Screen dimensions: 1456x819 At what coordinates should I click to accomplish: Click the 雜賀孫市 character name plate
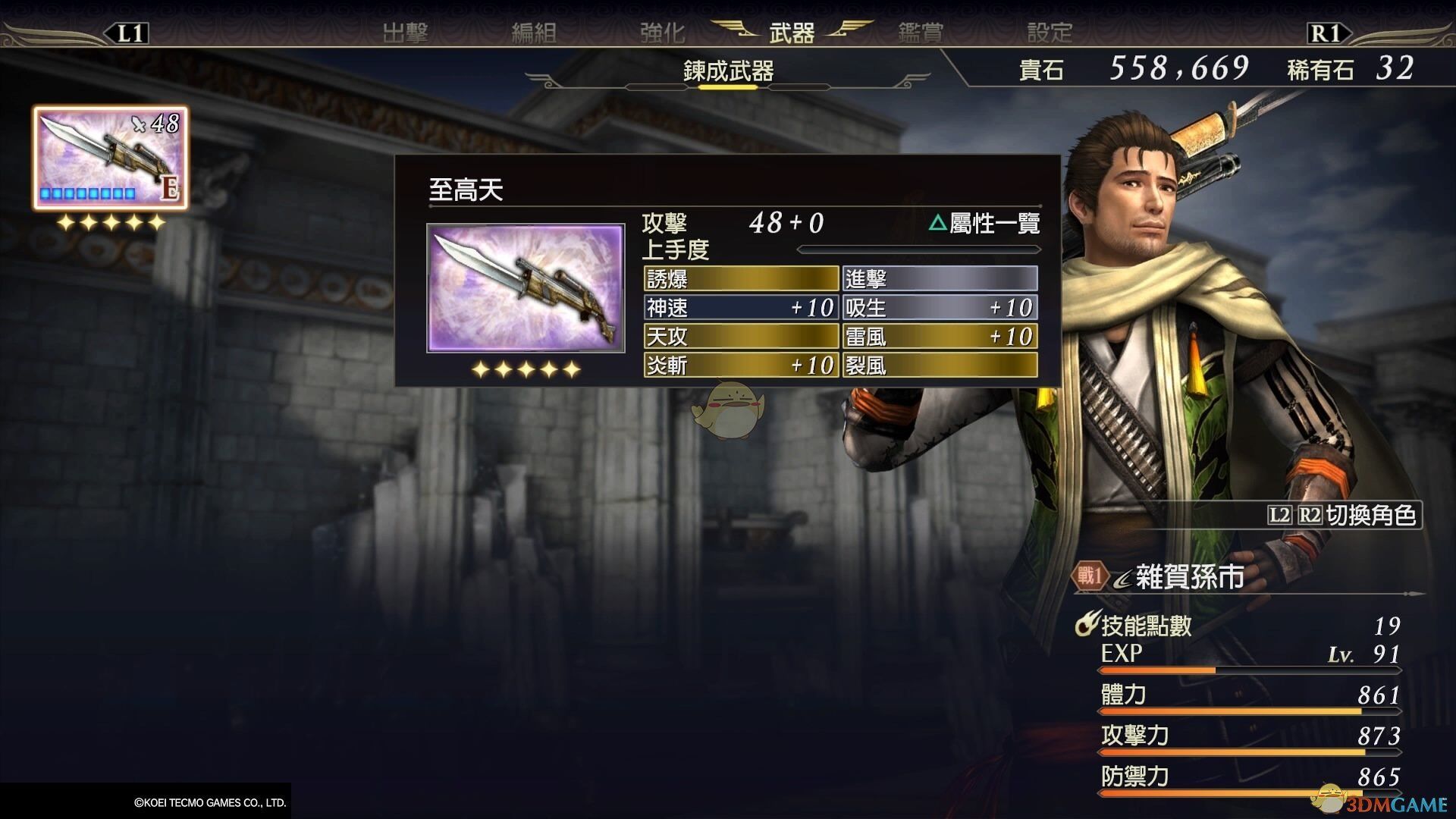pos(1189,578)
